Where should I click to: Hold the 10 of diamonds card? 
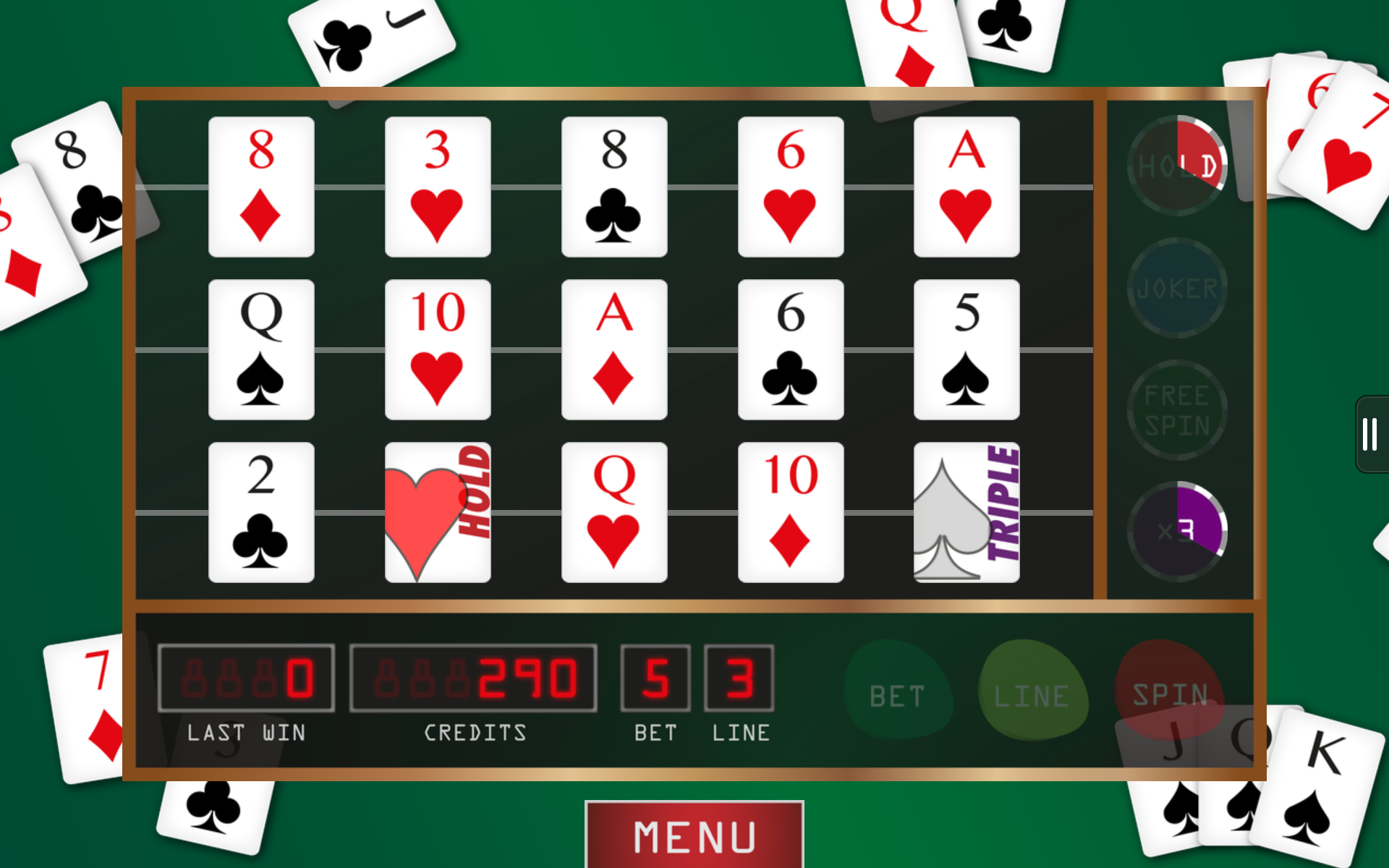tap(791, 511)
